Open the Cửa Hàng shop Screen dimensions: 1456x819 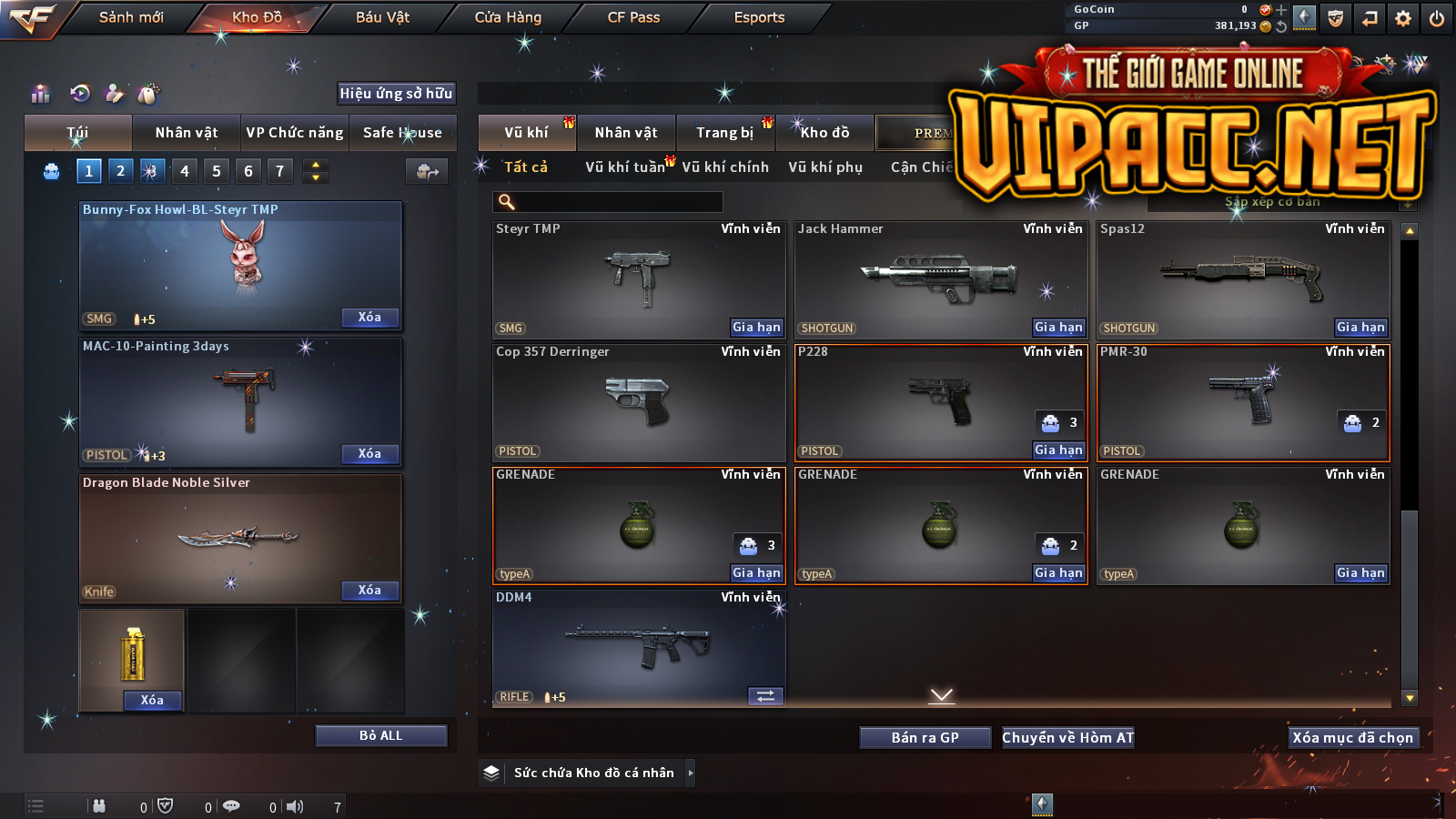[508, 17]
